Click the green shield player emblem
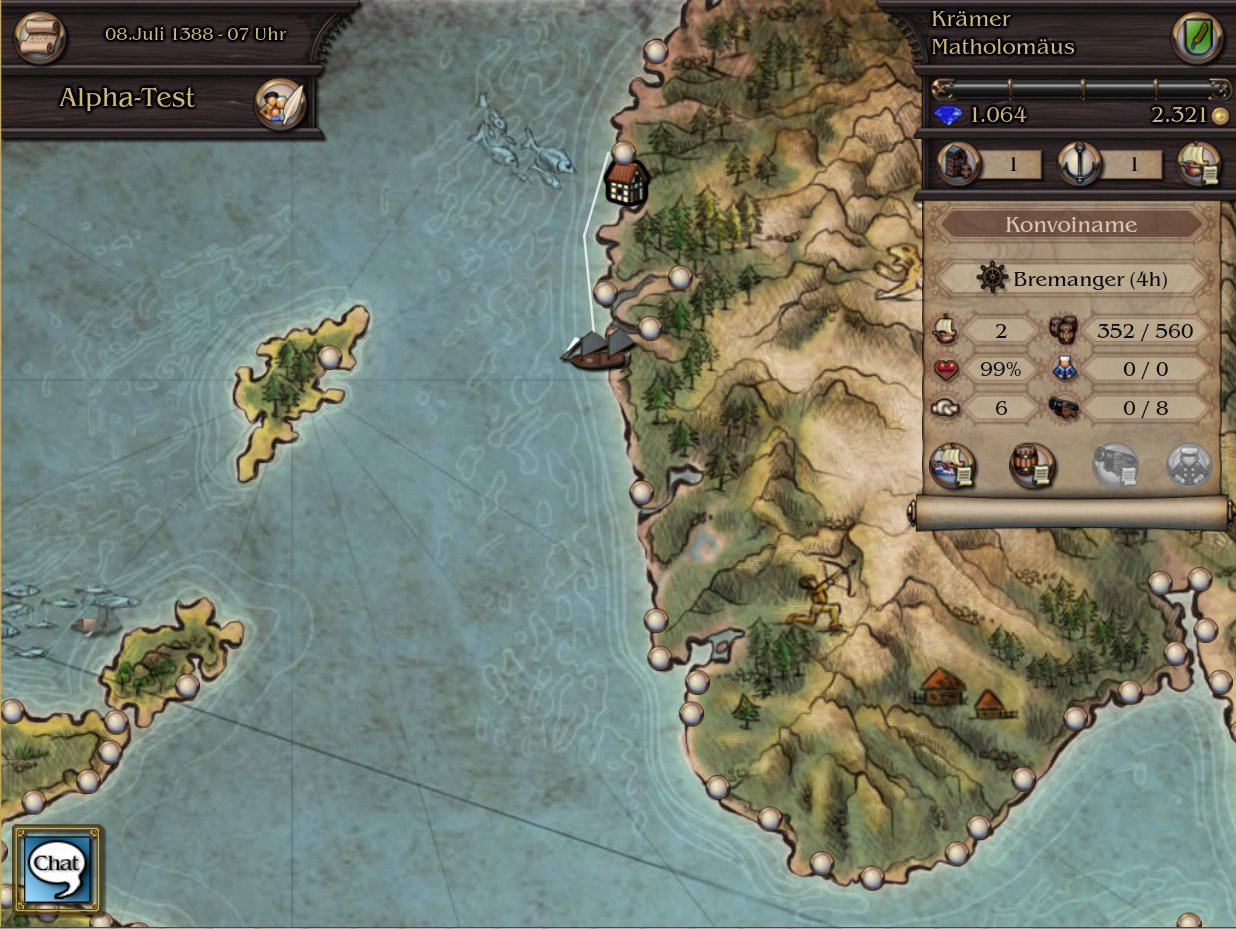 [1196, 37]
